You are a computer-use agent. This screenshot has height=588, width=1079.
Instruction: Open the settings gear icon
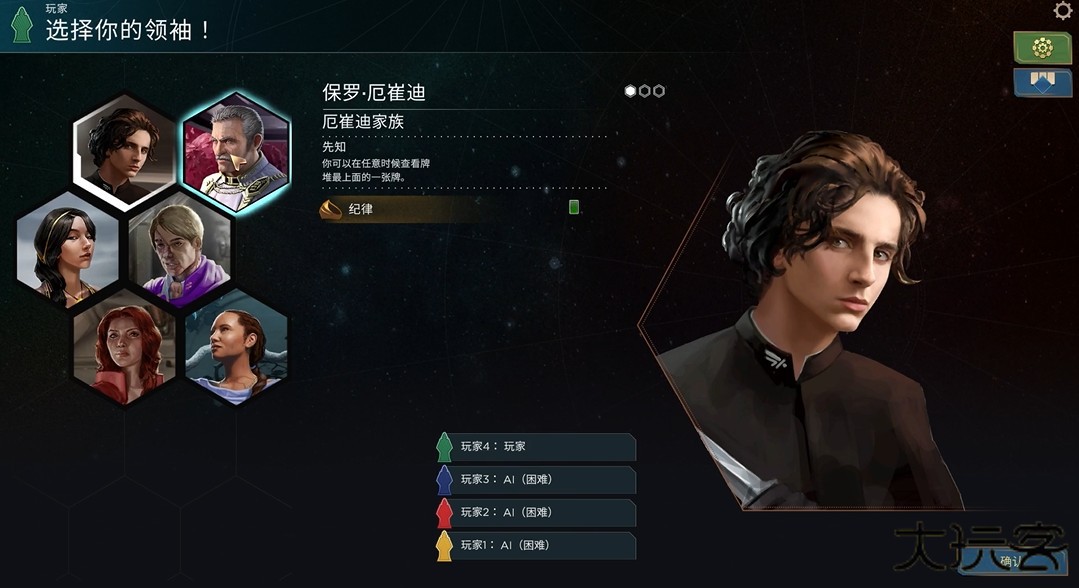coord(1063,11)
